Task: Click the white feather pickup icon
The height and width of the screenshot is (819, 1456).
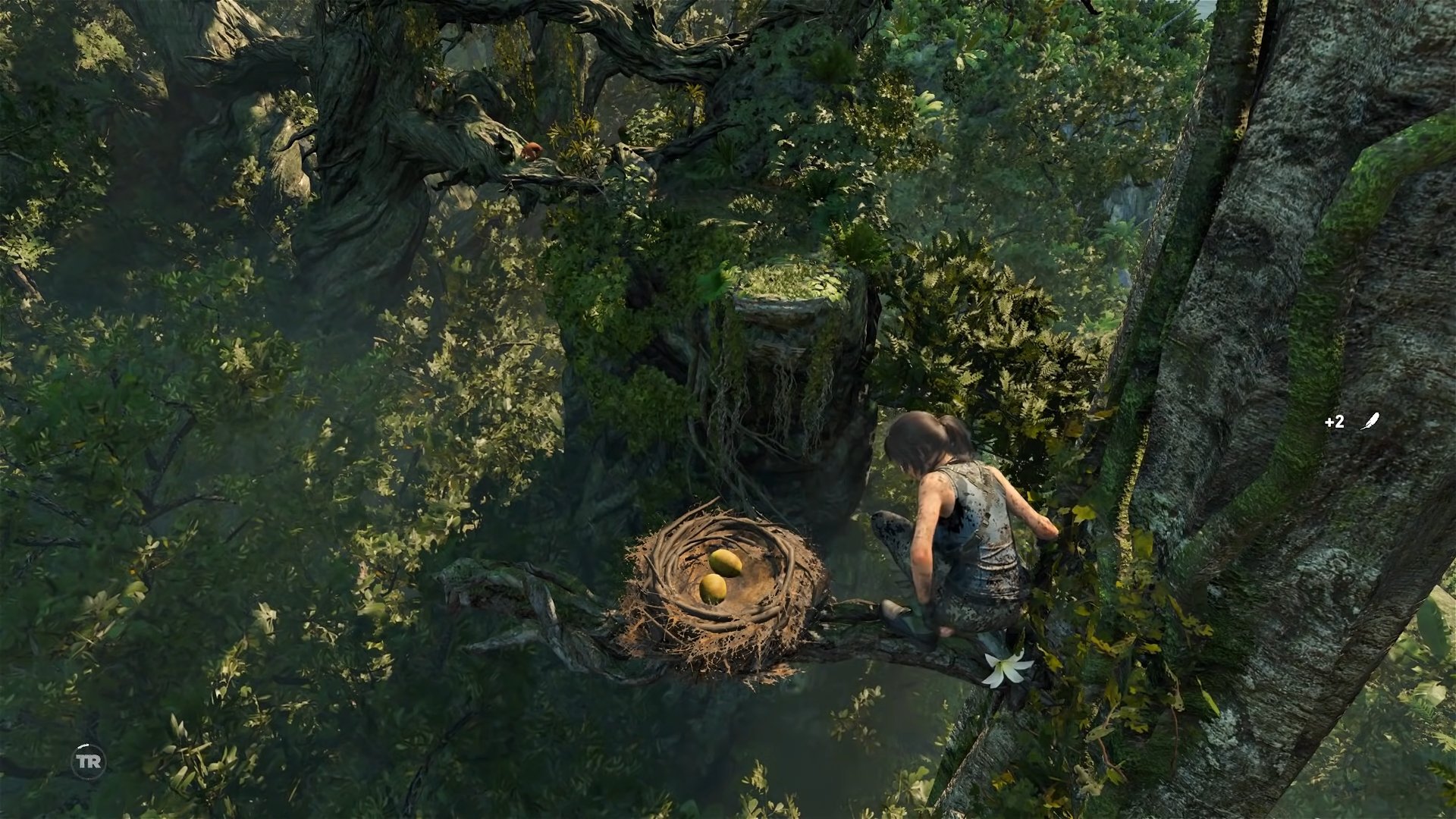Action: [1369, 422]
